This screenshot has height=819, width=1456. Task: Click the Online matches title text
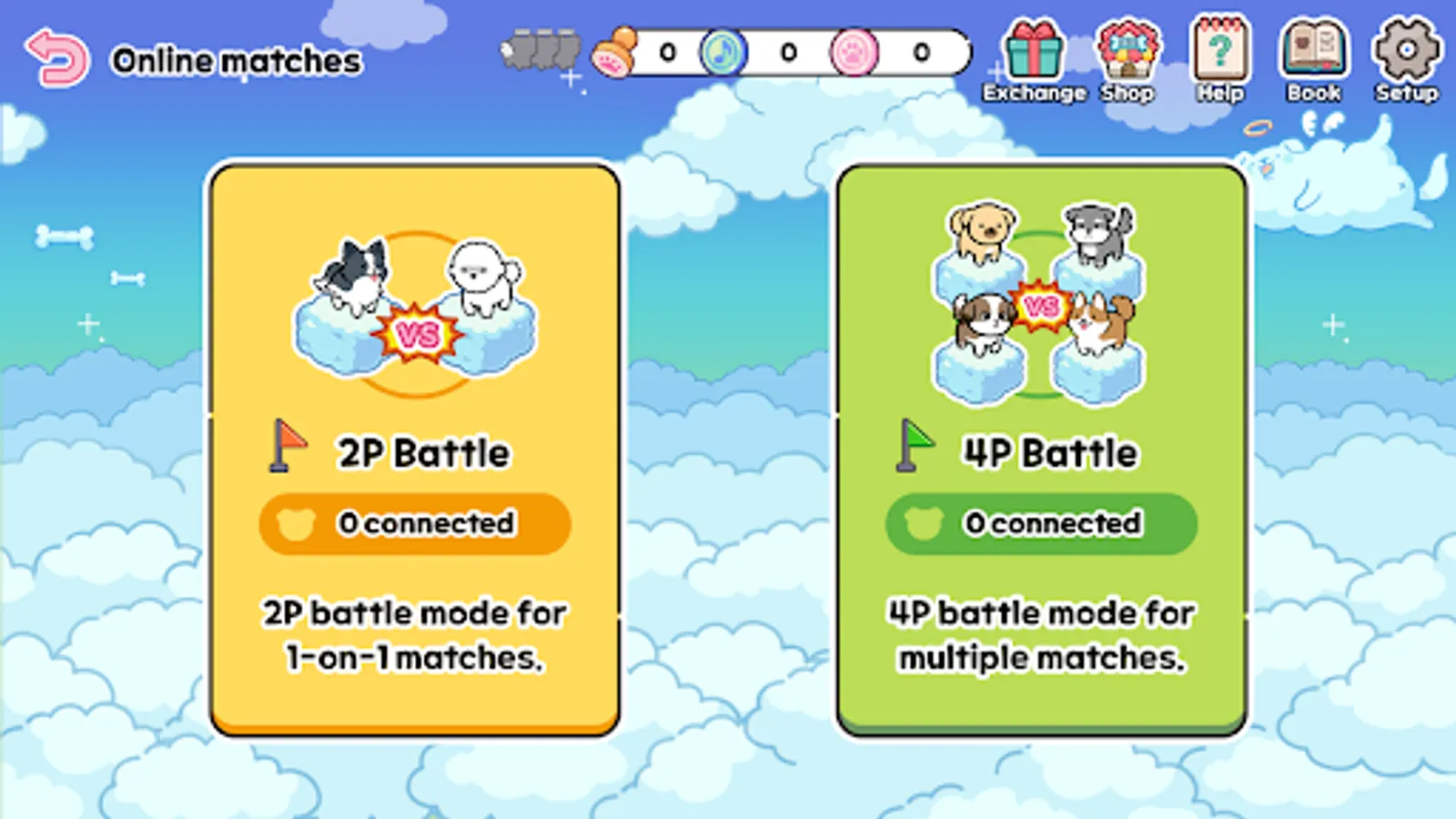click(237, 61)
